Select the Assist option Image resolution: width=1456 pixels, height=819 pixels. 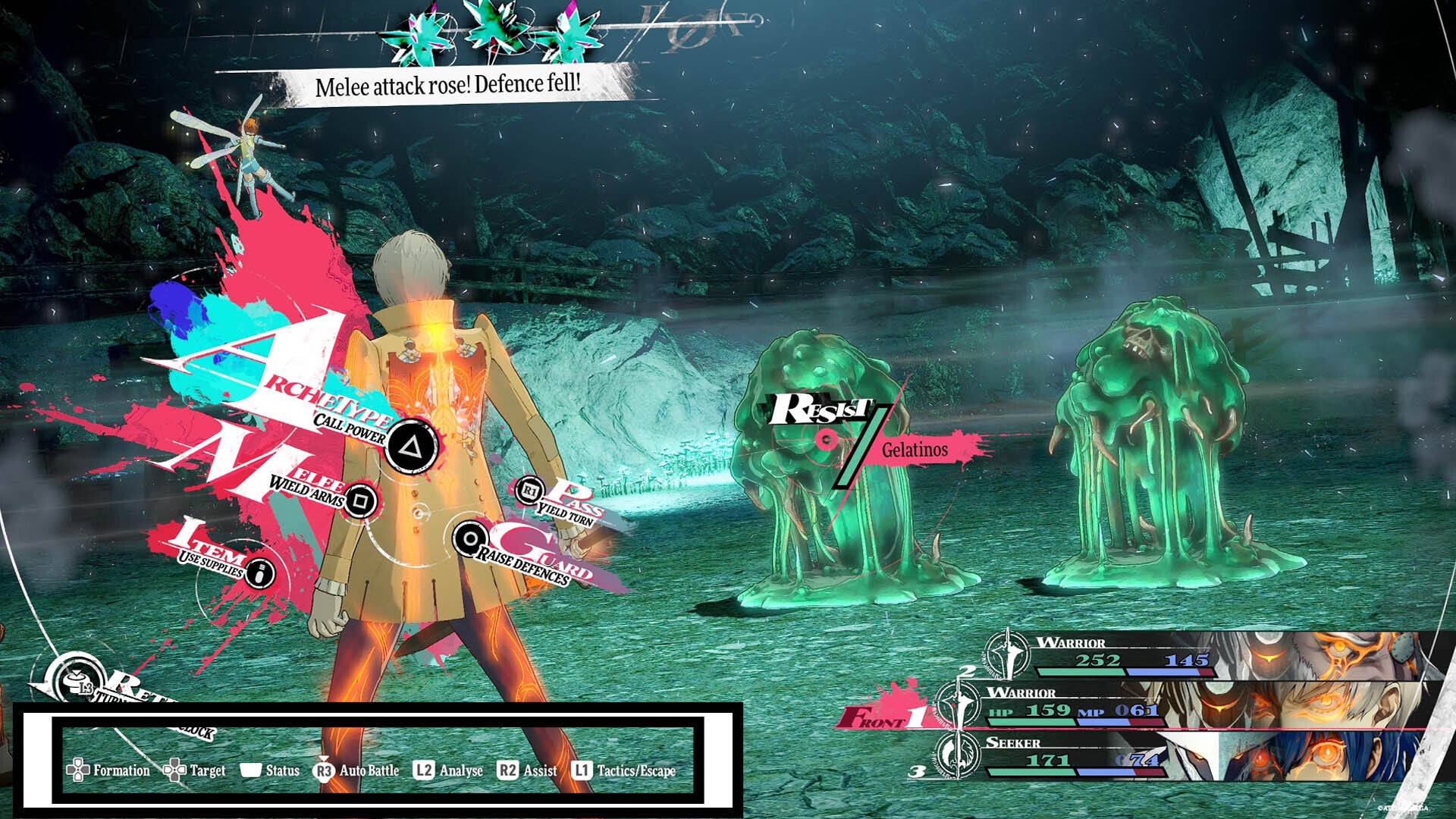pyautogui.click(x=527, y=770)
